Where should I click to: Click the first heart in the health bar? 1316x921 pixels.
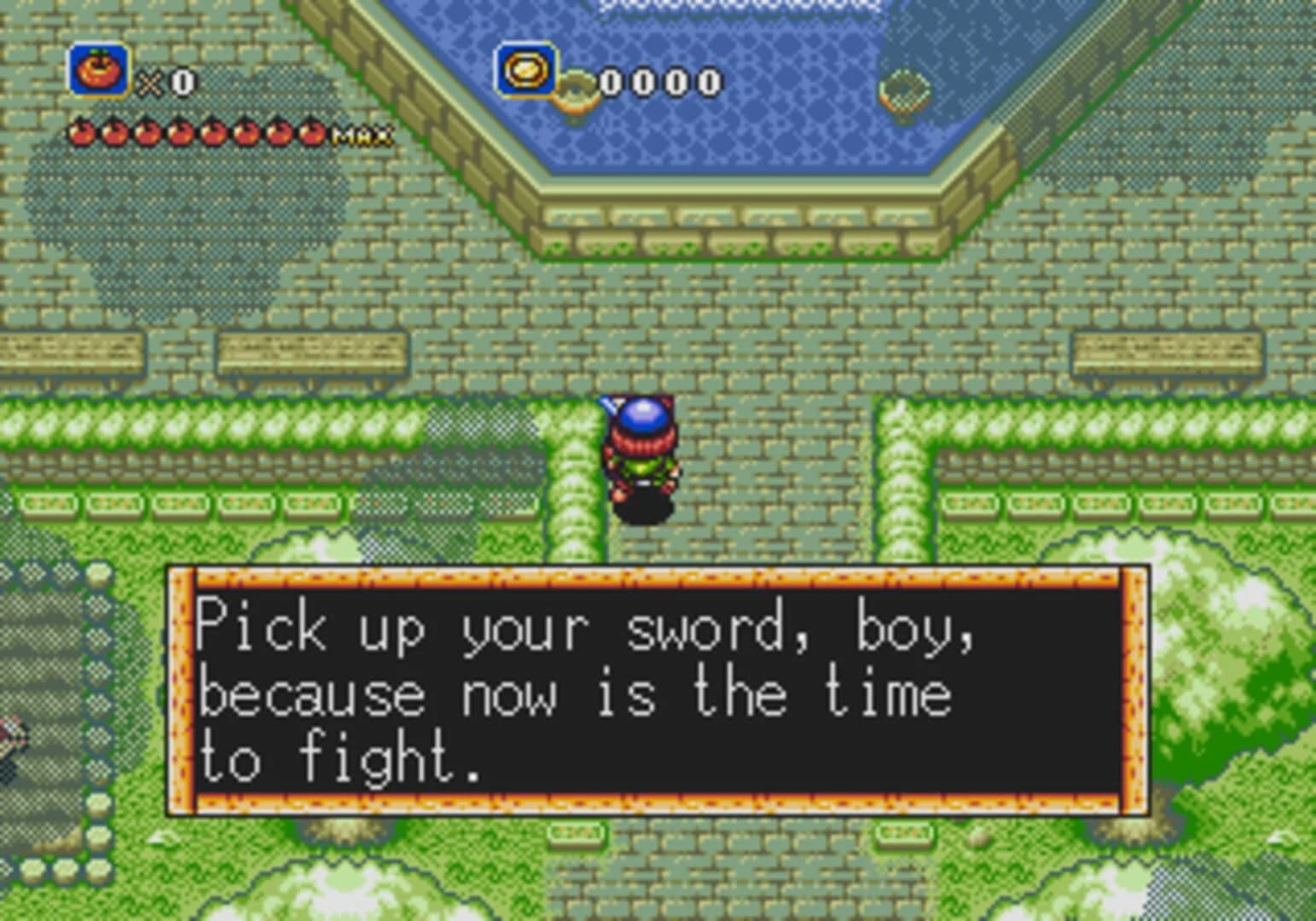pyautogui.click(x=81, y=132)
